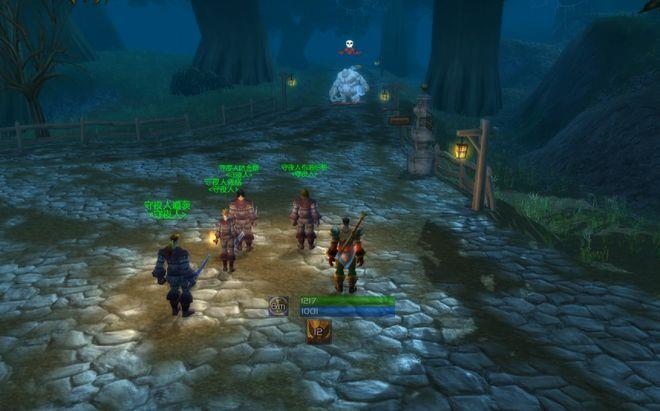Click the orange ability icon showing 12
660x411 pixels.
coord(318,332)
